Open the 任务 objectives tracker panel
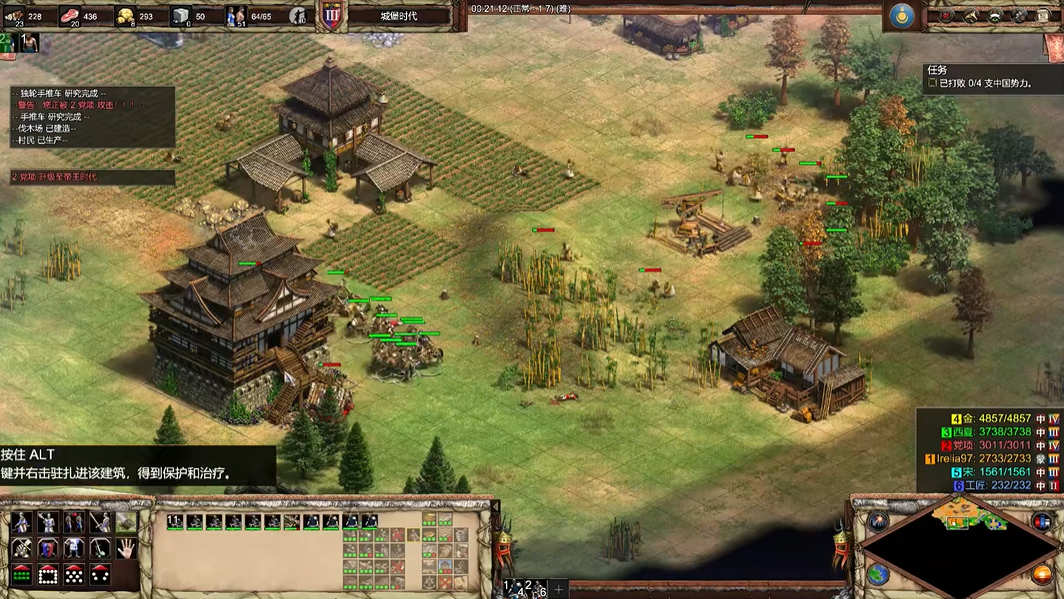The height and width of the screenshot is (599, 1064). tap(990, 77)
